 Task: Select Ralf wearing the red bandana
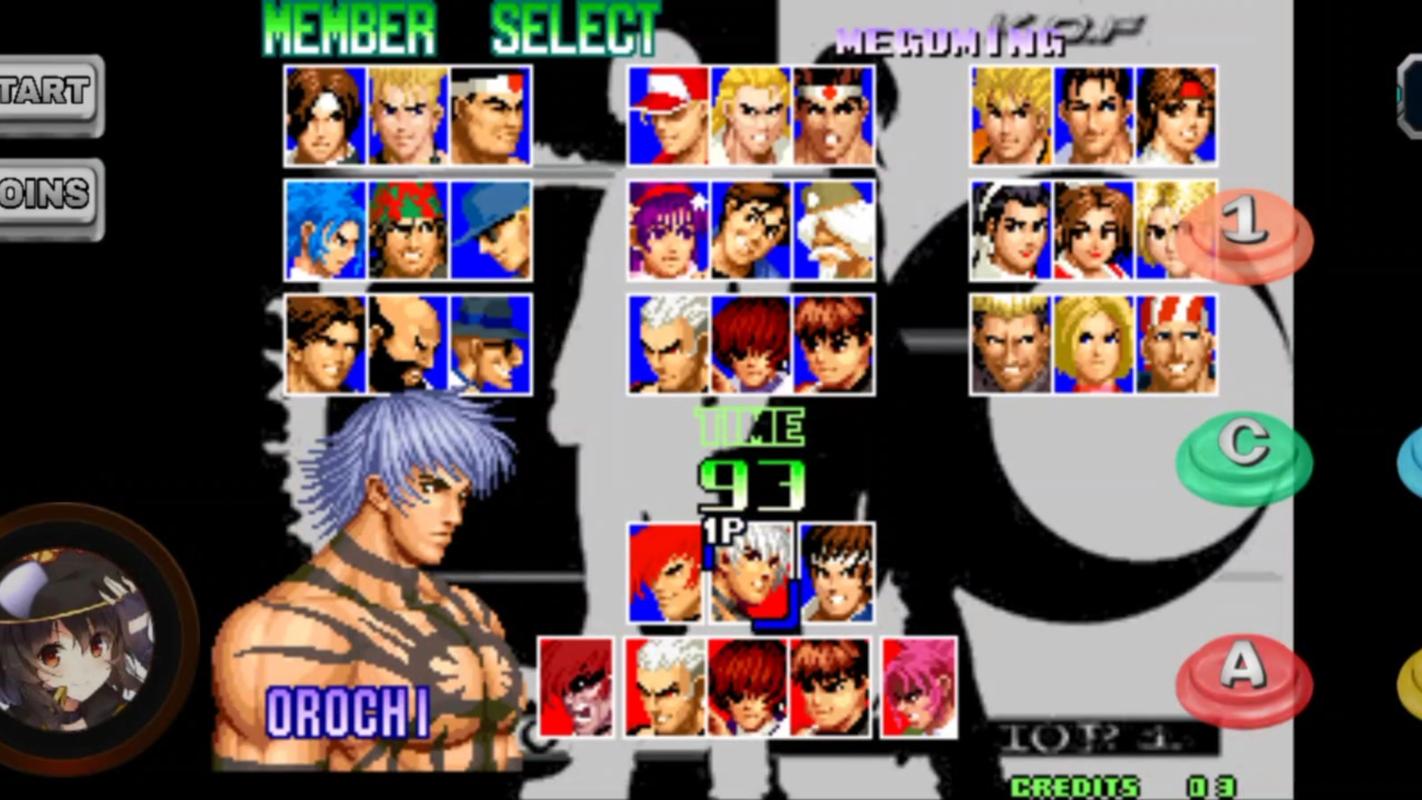[x=408, y=230]
